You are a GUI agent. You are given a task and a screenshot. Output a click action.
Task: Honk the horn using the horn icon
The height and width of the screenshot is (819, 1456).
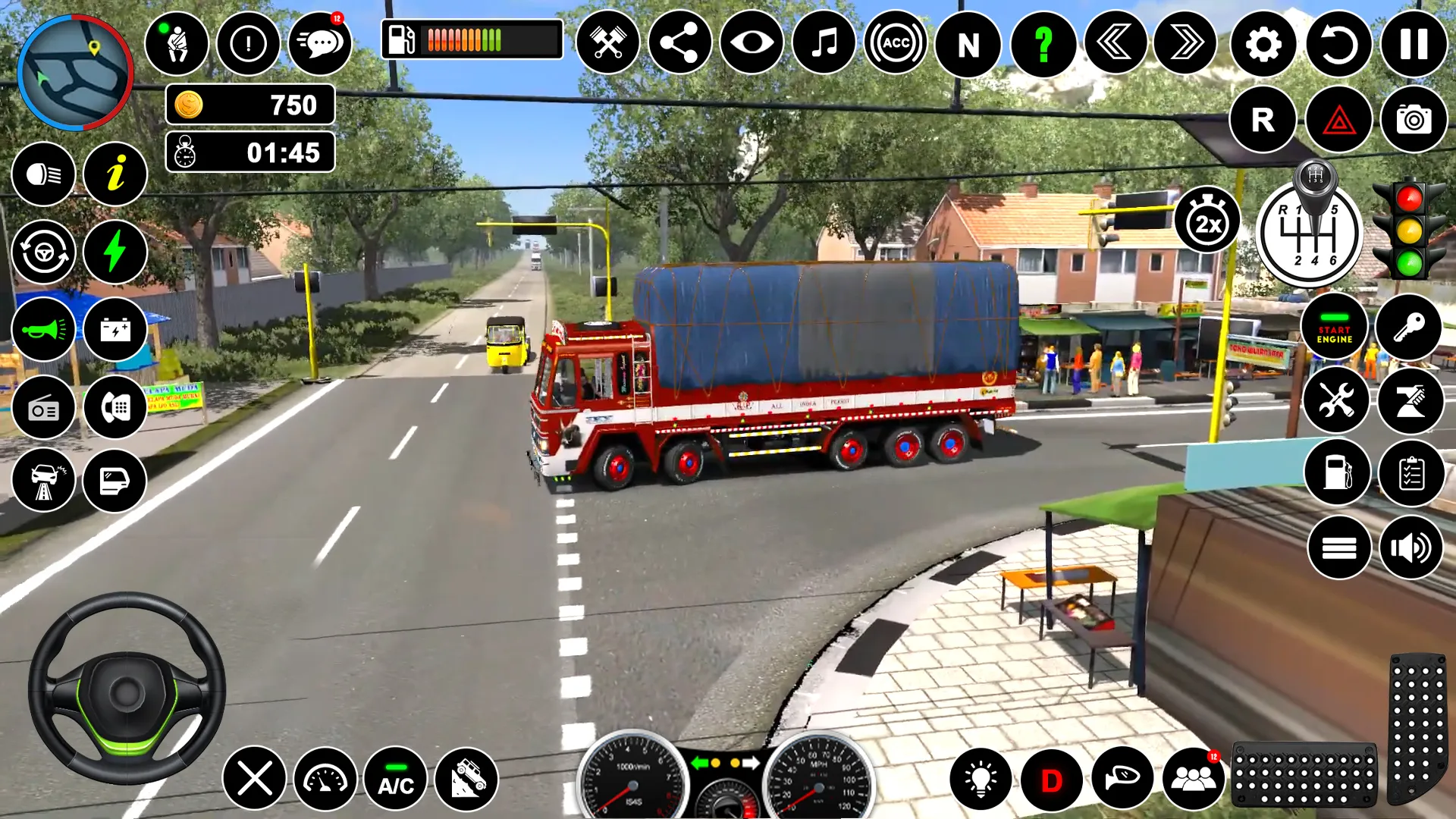43,329
